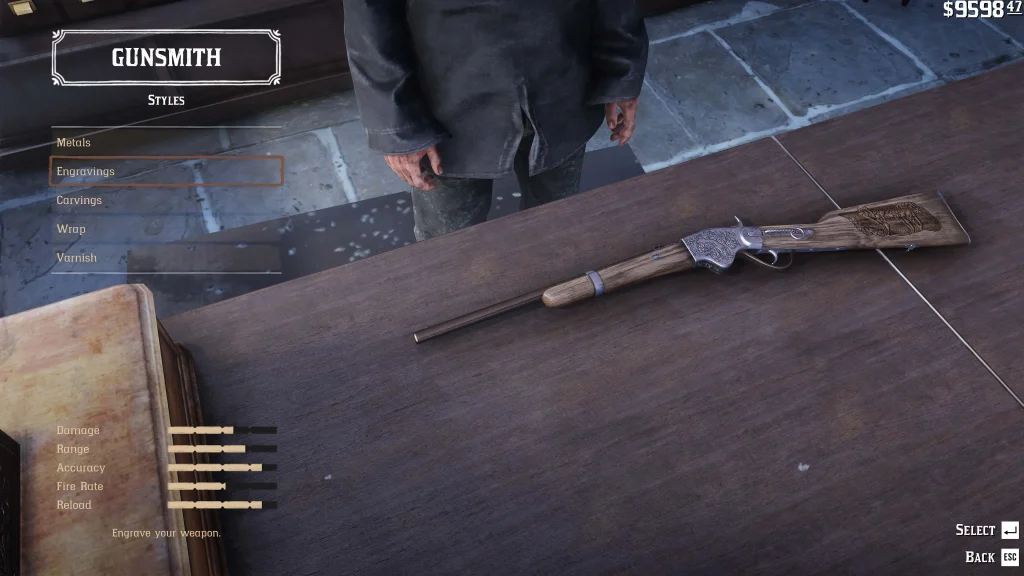Open the Wrap customization option

[166, 229]
